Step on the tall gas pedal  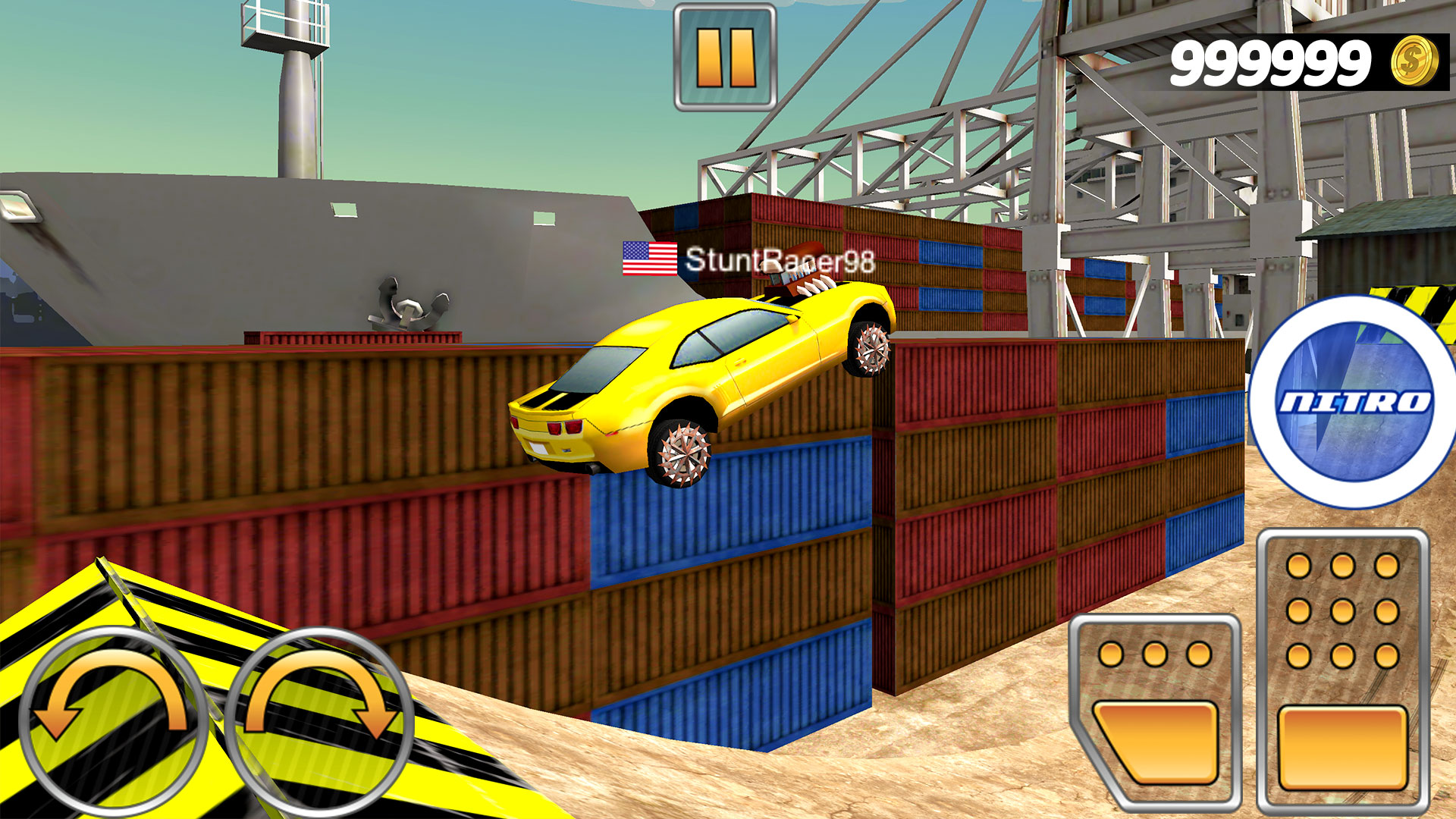pyautogui.click(x=1342, y=671)
